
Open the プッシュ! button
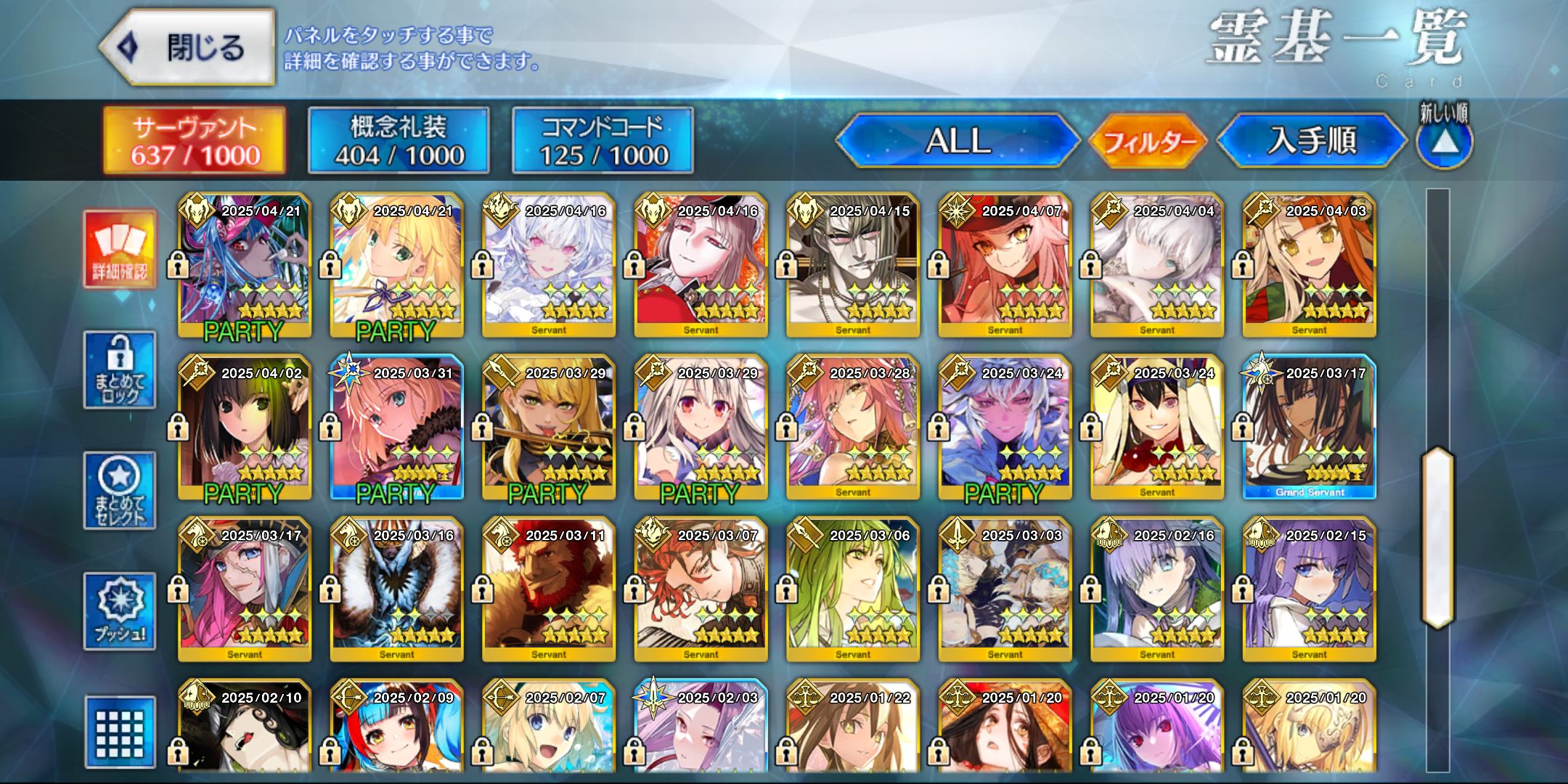[120, 611]
